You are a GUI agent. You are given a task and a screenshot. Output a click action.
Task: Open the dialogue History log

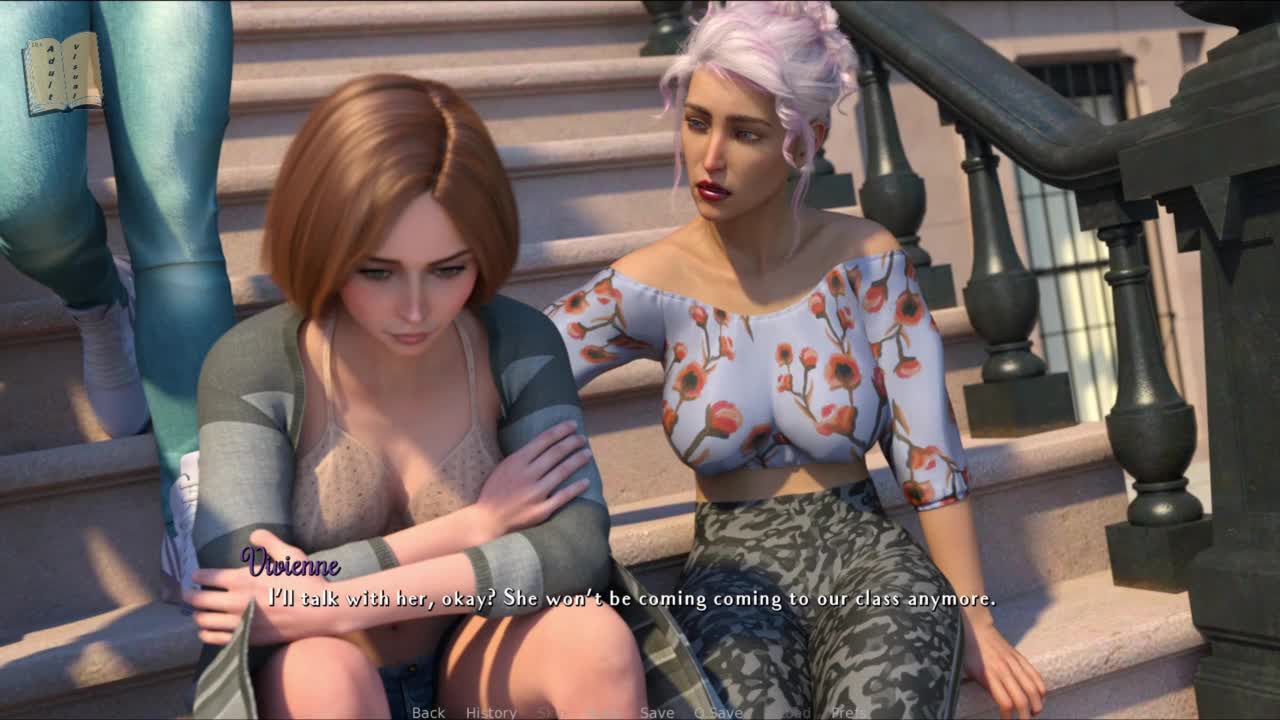point(491,712)
